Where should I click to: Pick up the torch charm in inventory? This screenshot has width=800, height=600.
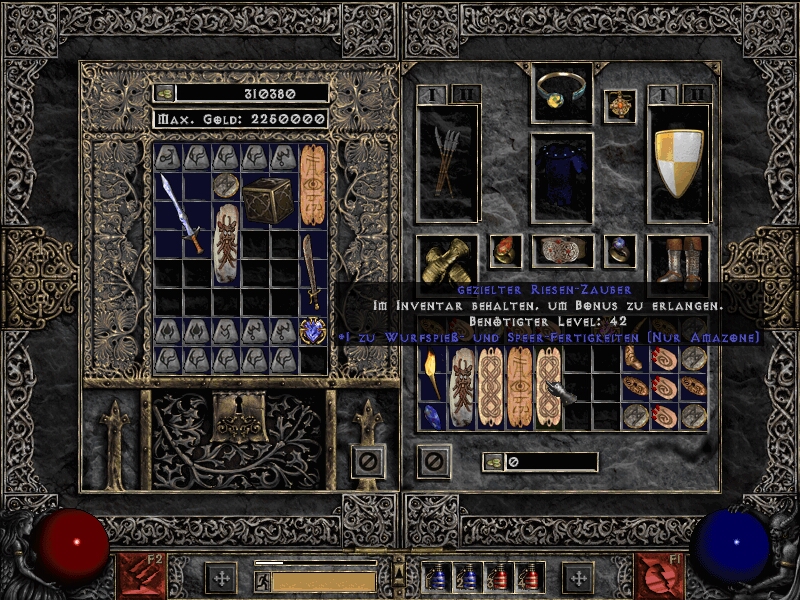pyautogui.click(x=431, y=374)
